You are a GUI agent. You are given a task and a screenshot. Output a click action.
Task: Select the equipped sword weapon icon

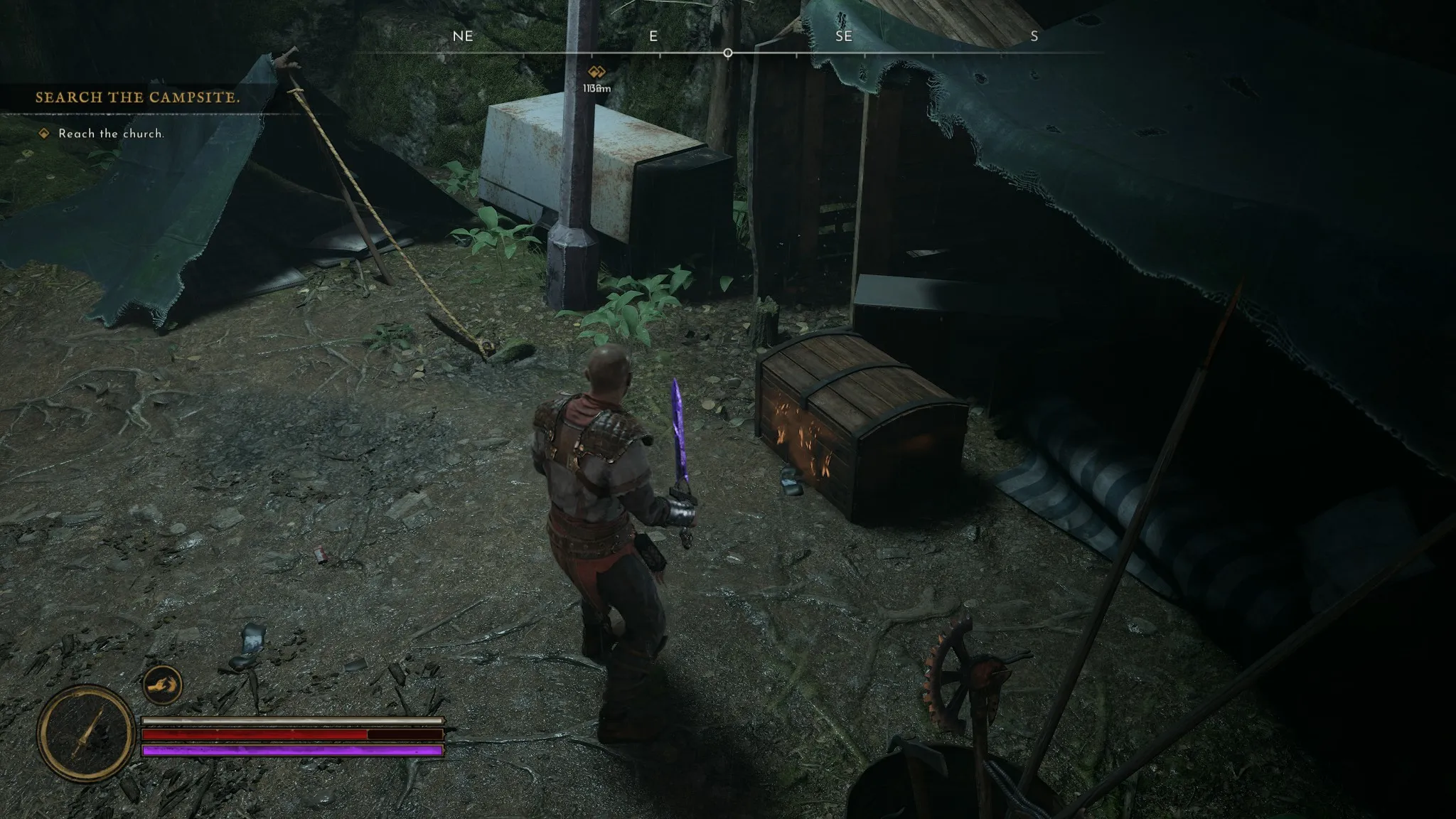pyautogui.click(x=86, y=733)
